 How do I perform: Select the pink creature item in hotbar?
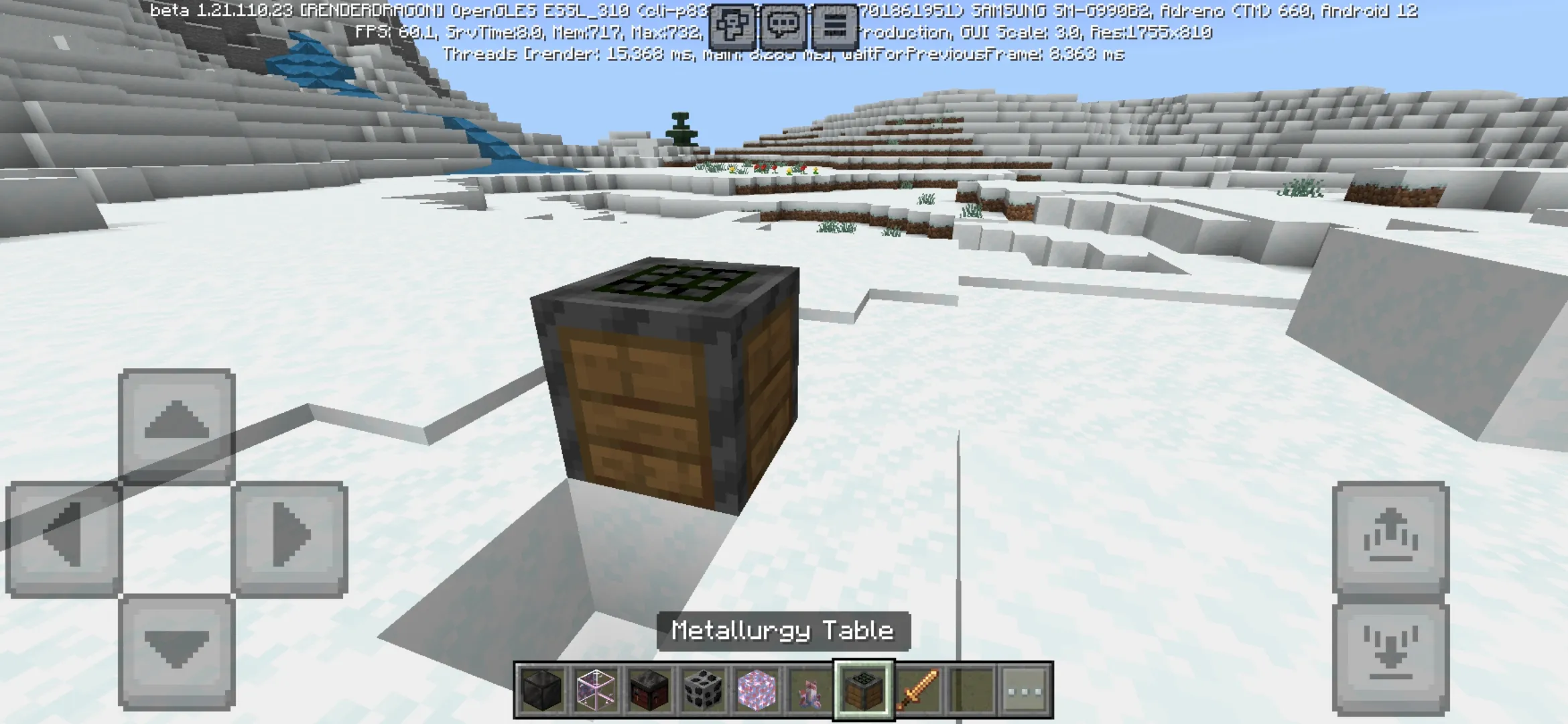(808, 686)
